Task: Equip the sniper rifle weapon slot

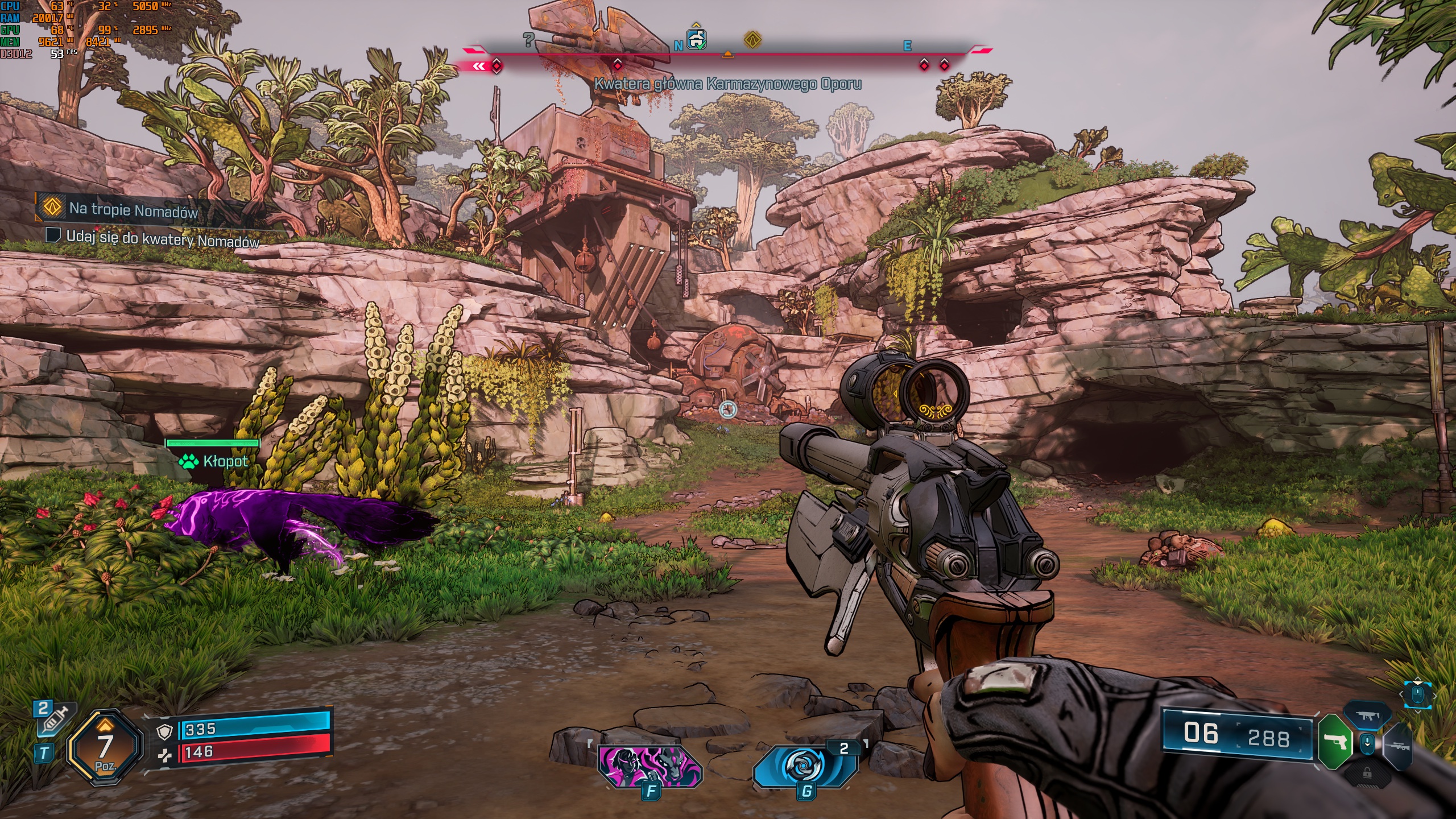Action: tap(1398, 746)
